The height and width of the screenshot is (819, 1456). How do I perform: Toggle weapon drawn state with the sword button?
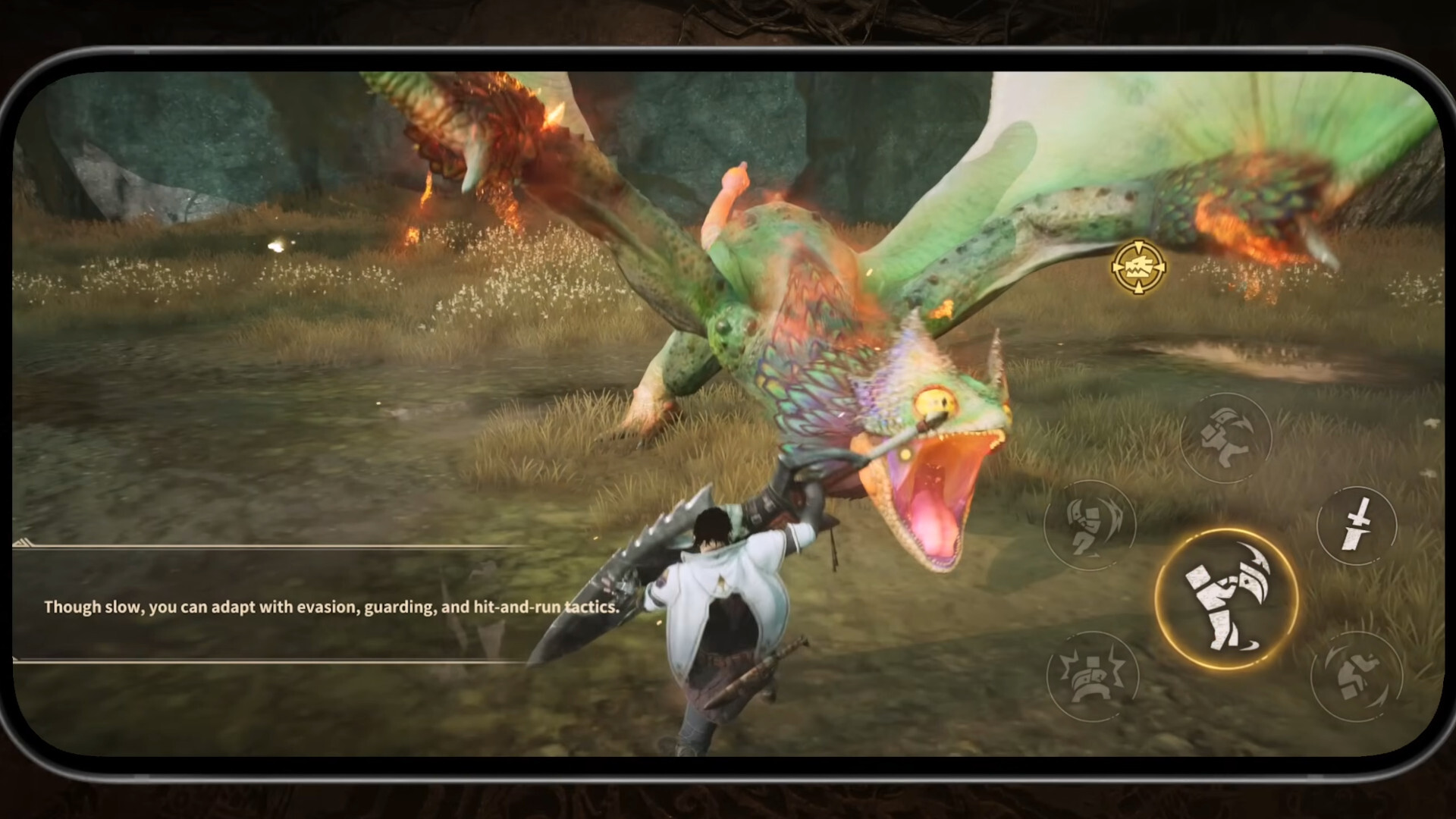coord(1357,526)
